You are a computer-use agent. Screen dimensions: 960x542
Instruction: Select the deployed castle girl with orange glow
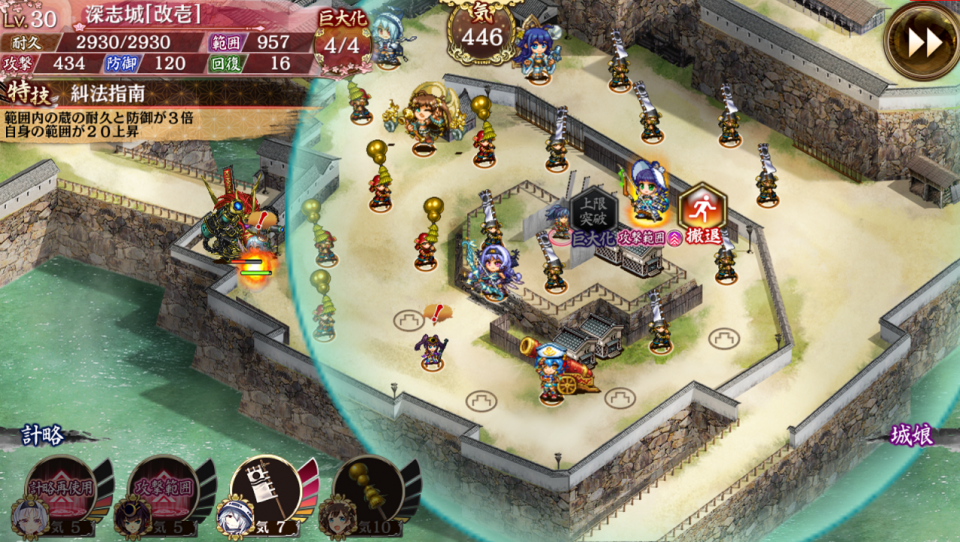(x=648, y=190)
